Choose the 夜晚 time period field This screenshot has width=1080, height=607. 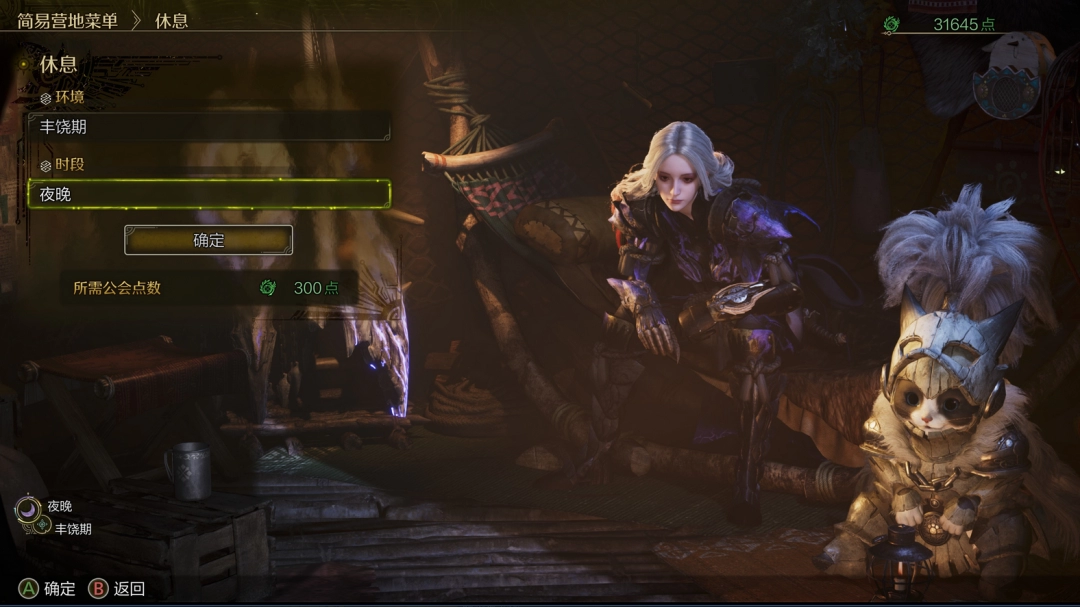pos(208,194)
